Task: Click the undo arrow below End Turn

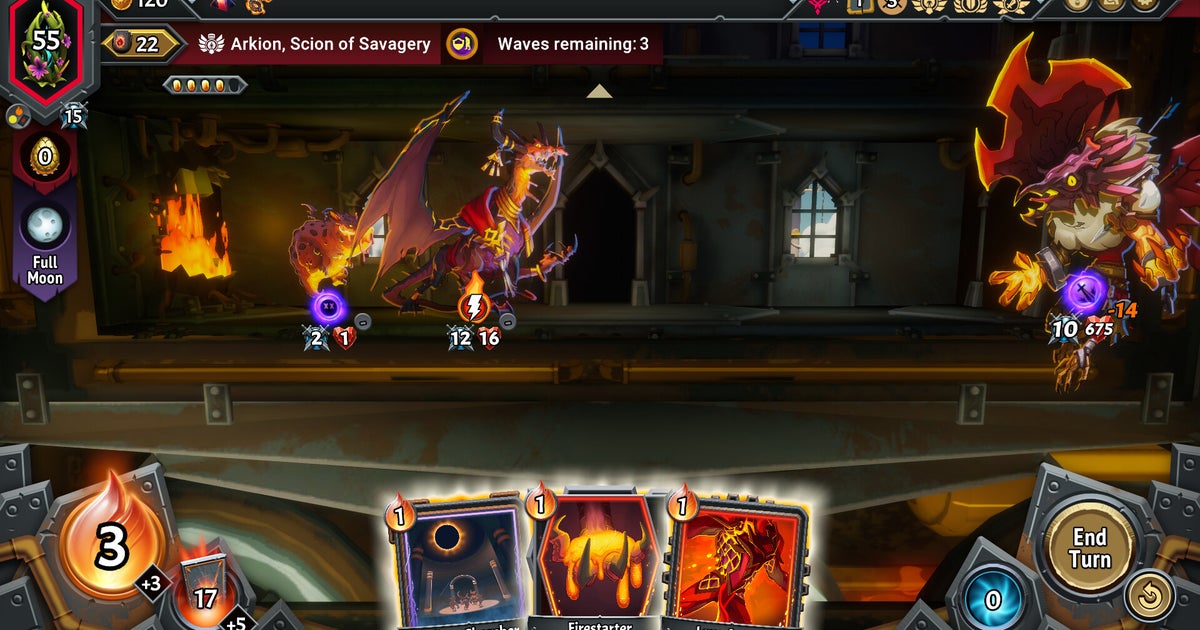Action: (x=1149, y=595)
